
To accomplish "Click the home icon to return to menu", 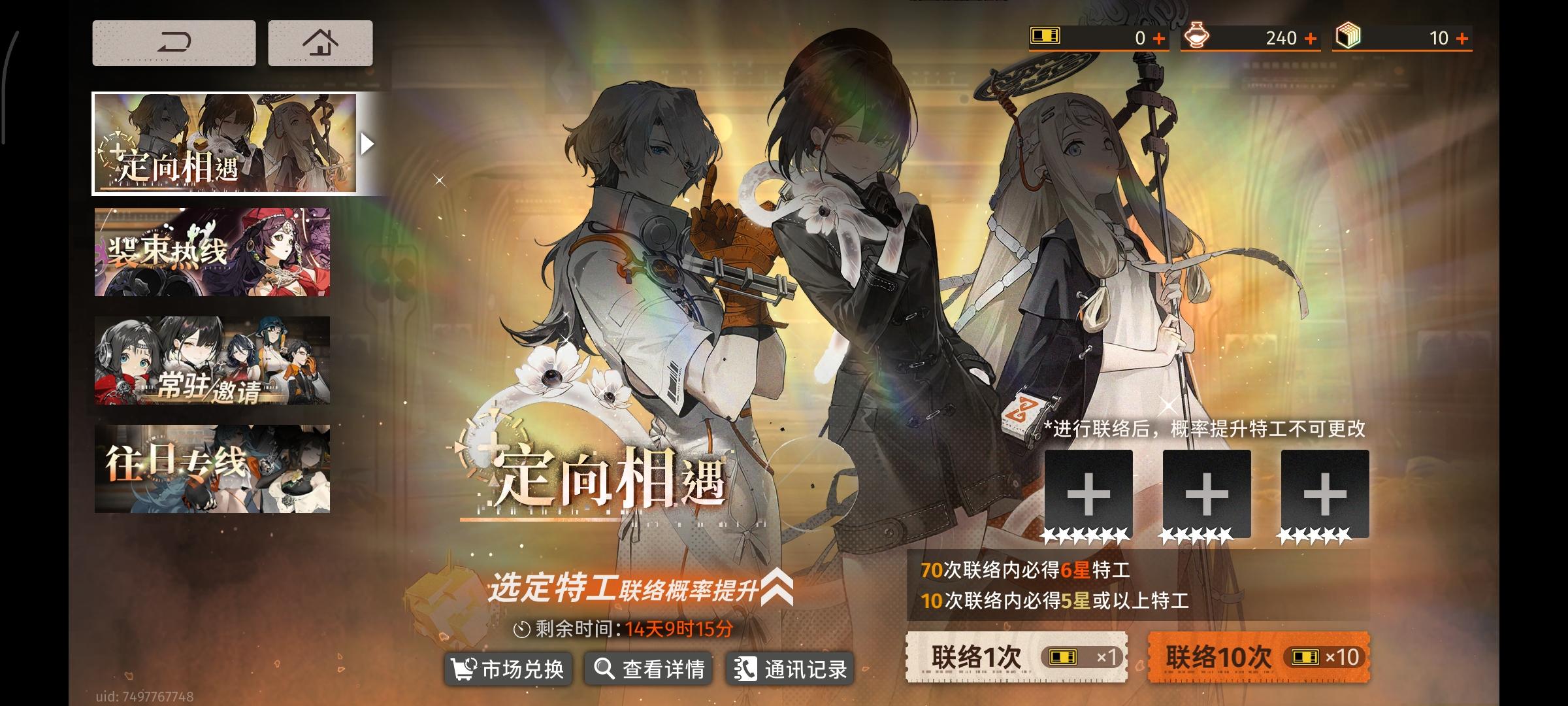I will (x=319, y=42).
